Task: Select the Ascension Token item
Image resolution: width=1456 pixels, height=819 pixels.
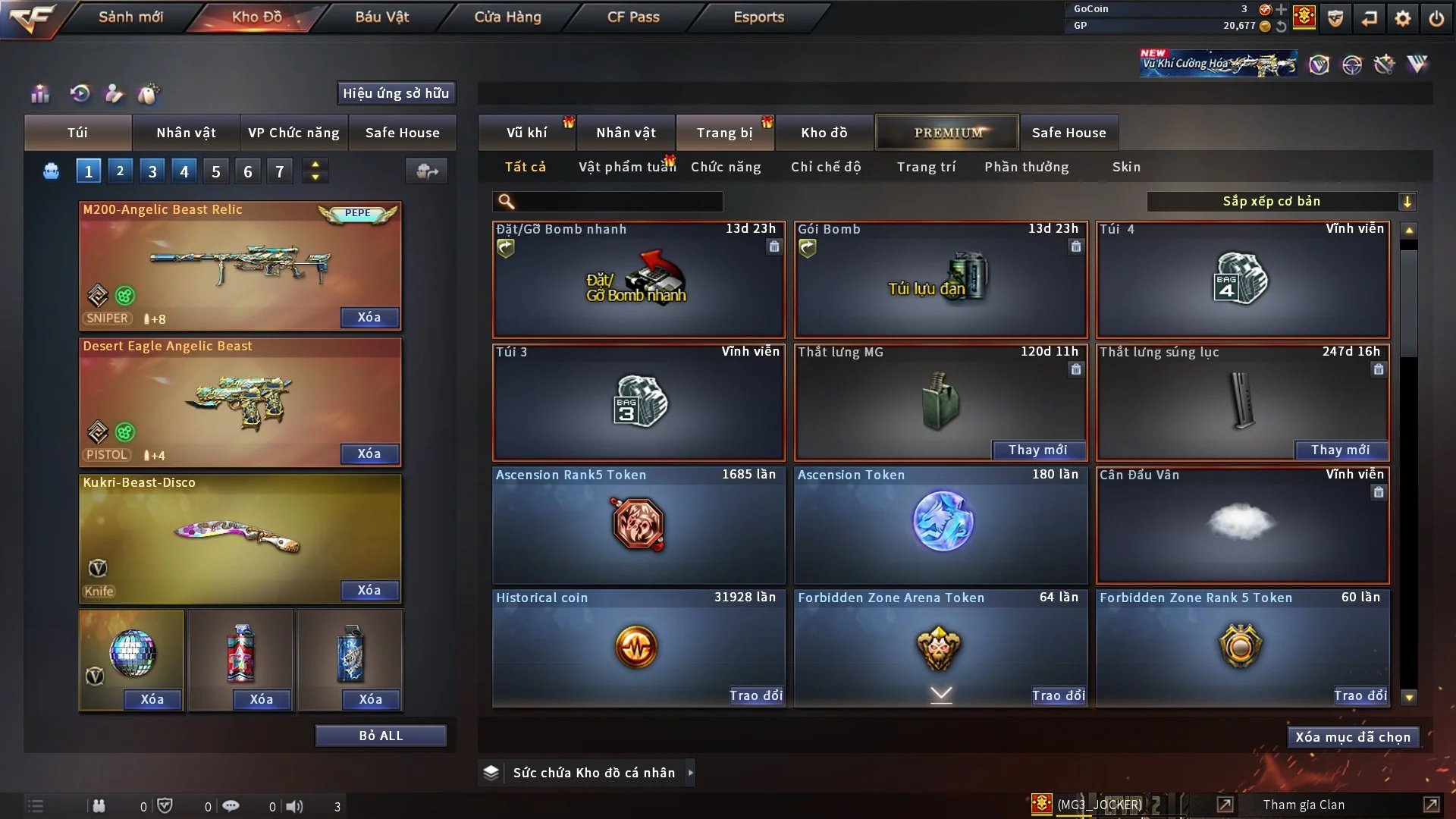Action: [x=940, y=523]
